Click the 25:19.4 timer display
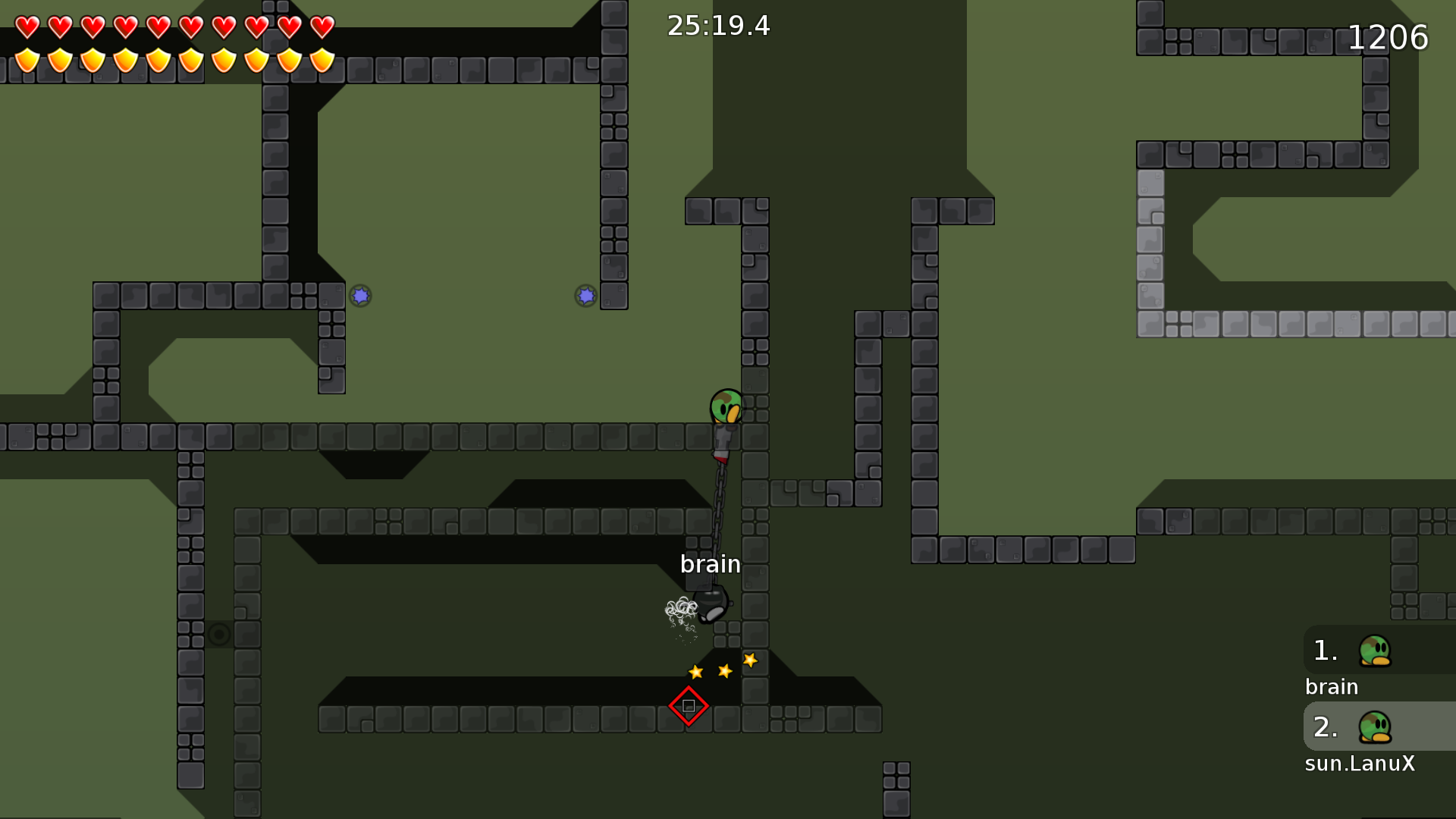 click(x=717, y=26)
